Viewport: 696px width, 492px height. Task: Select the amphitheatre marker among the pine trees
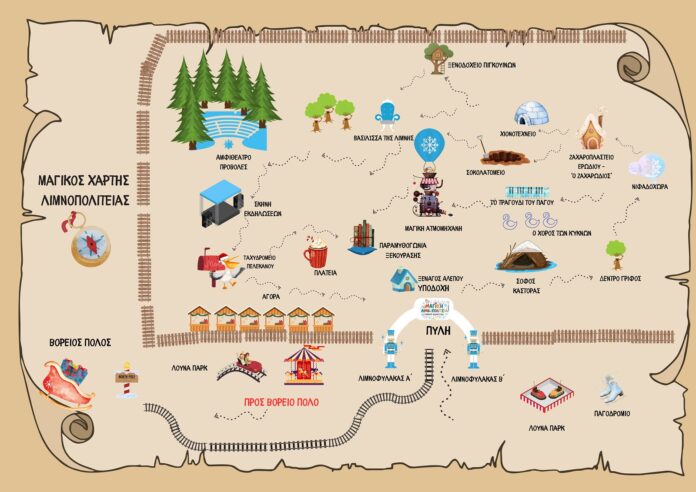tap(230, 130)
